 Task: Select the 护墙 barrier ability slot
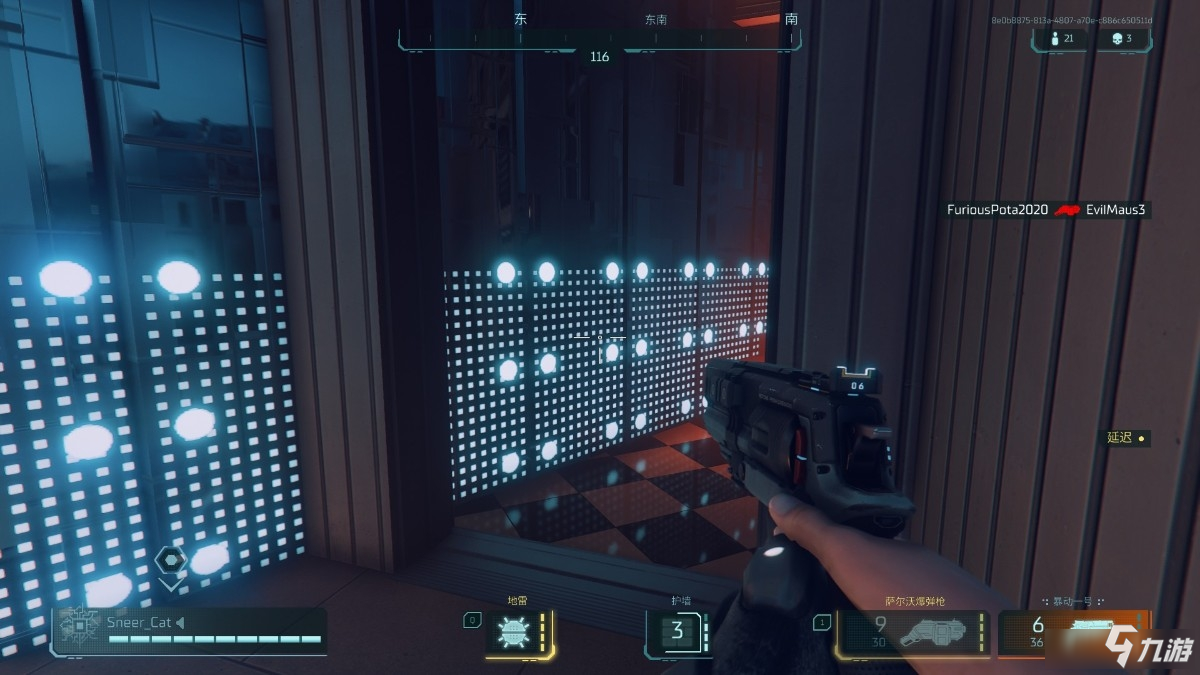[678, 632]
